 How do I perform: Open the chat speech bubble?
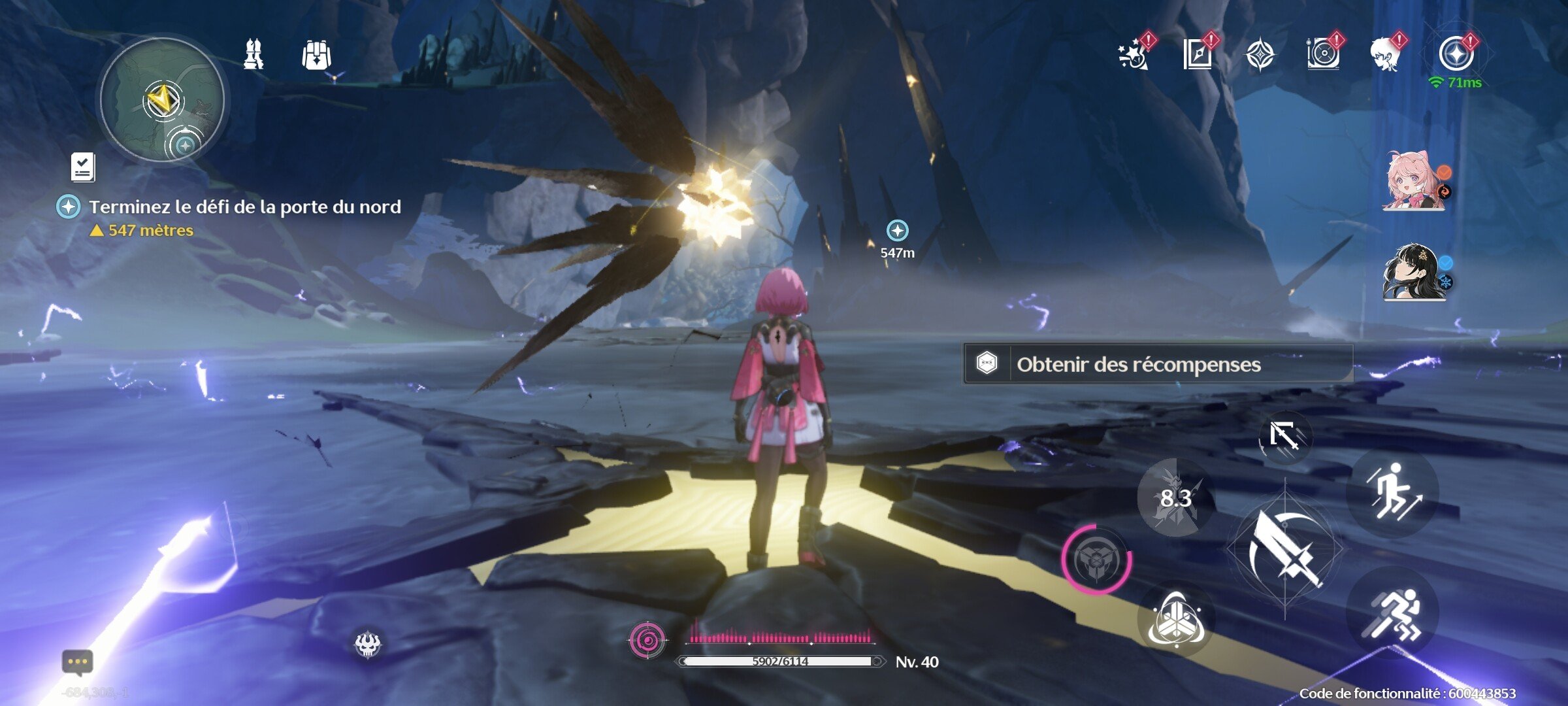point(78,662)
